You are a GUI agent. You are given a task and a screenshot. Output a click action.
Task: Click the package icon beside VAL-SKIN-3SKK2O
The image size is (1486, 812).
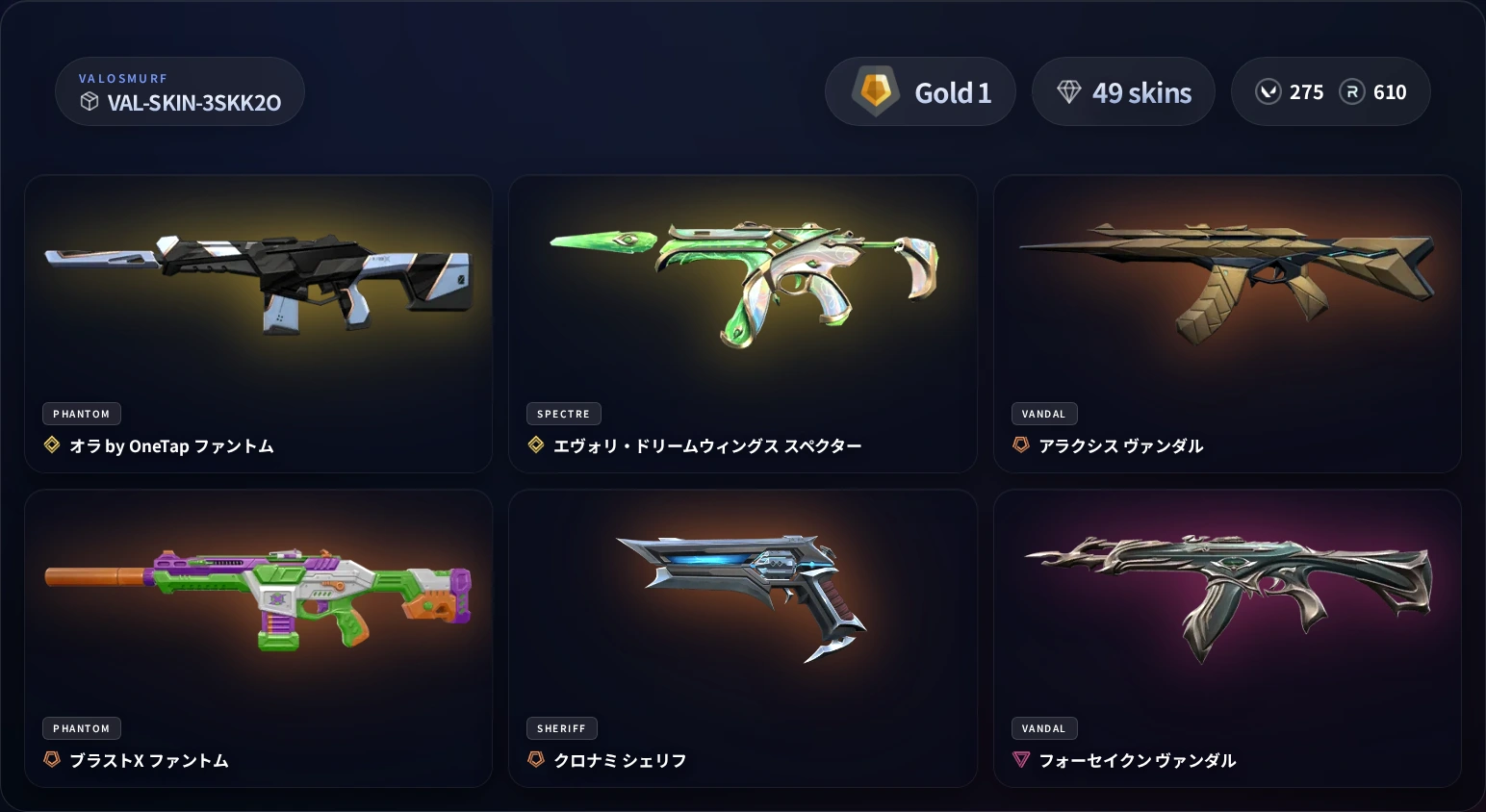pos(90,101)
